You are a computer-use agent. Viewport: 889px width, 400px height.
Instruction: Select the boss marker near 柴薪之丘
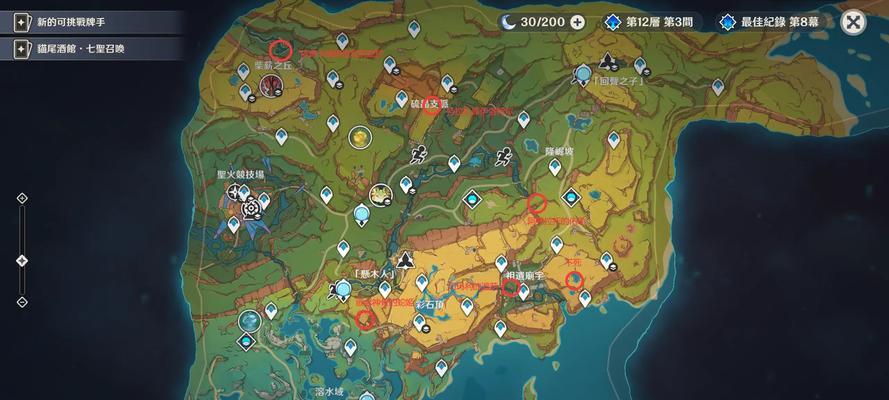coord(270,86)
